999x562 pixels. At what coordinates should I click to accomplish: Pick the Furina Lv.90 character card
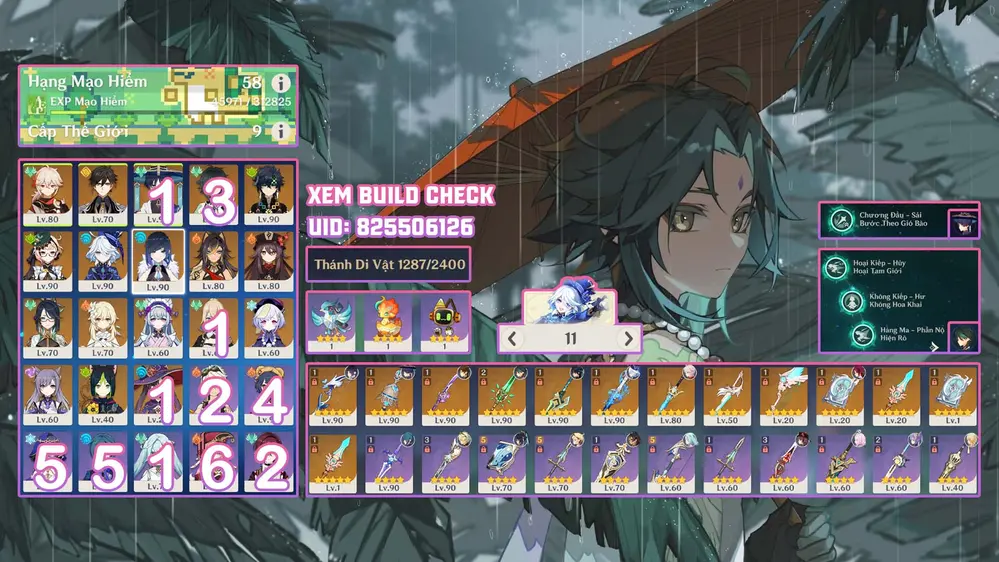[x=103, y=261]
